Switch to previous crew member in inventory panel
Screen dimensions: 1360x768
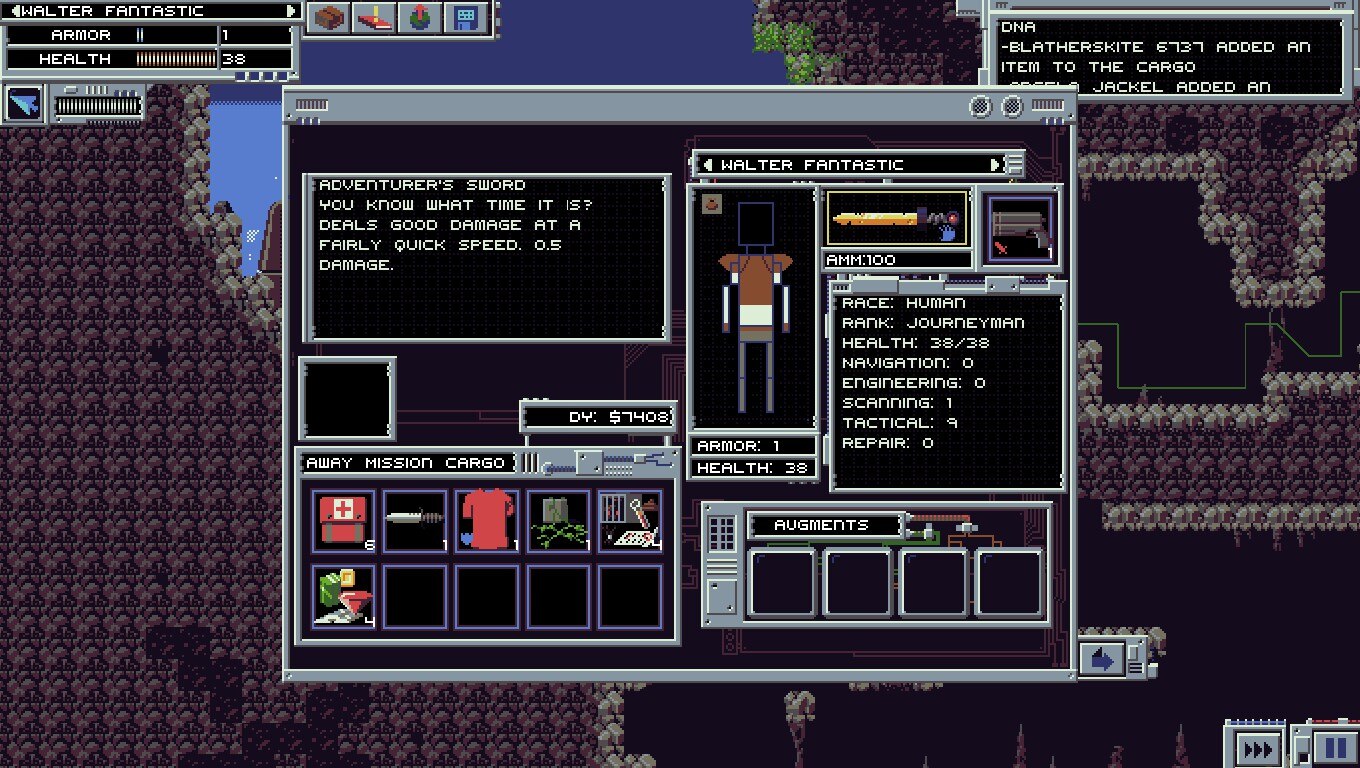coord(708,165)
